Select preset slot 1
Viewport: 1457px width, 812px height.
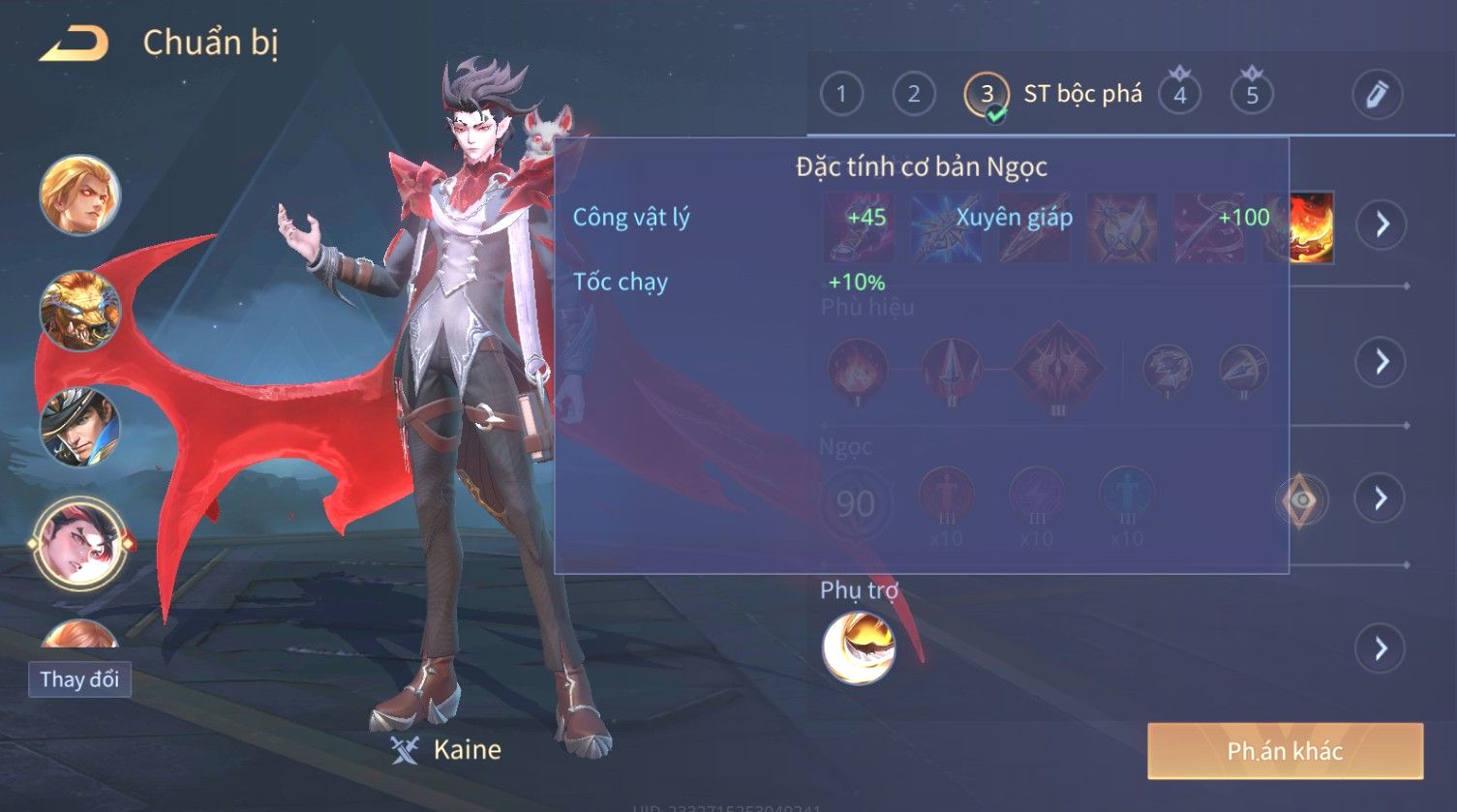tap(841, 94)
